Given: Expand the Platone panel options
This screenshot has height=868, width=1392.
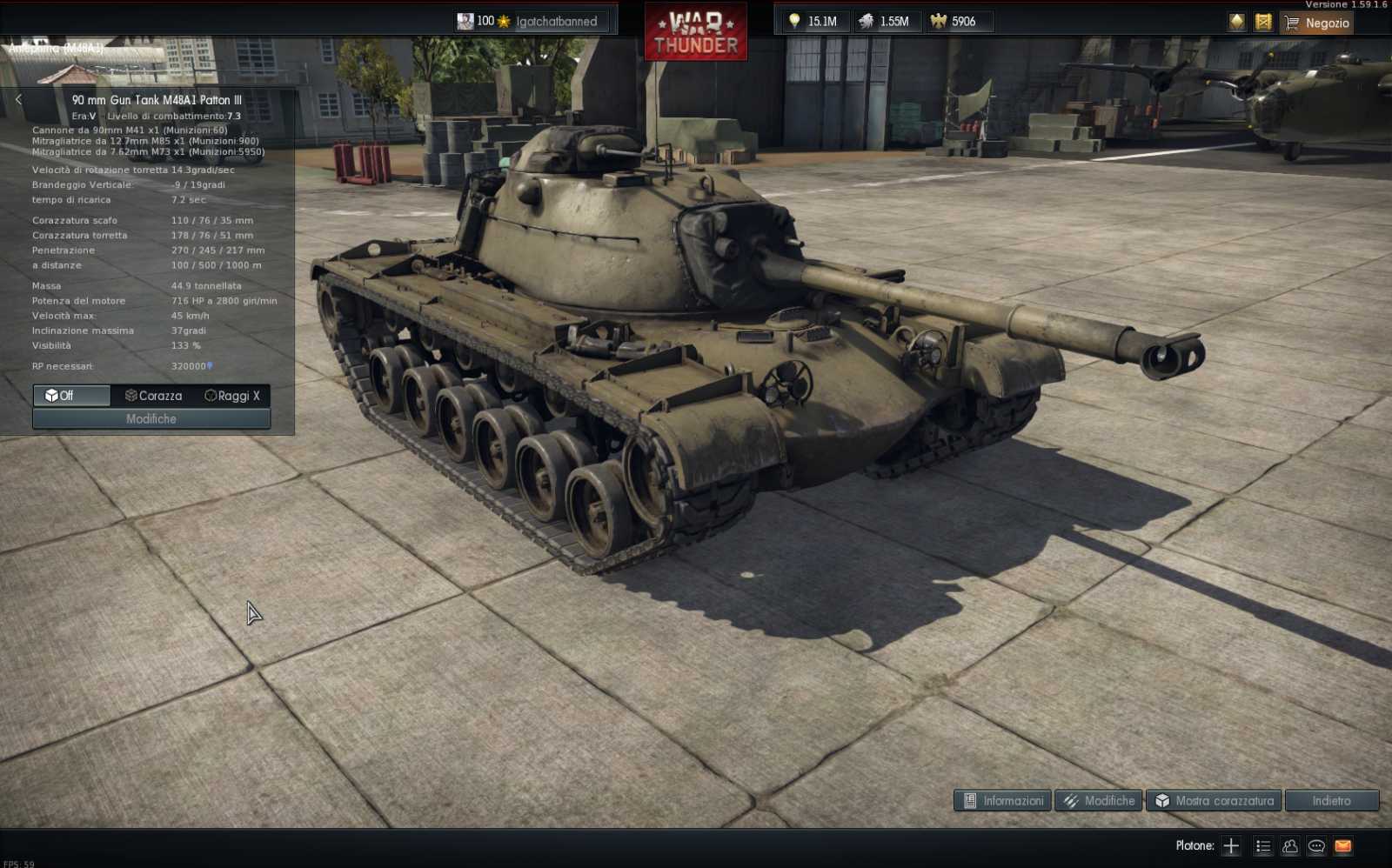Looking at the screenshot, I should (x=1195, y=845).
